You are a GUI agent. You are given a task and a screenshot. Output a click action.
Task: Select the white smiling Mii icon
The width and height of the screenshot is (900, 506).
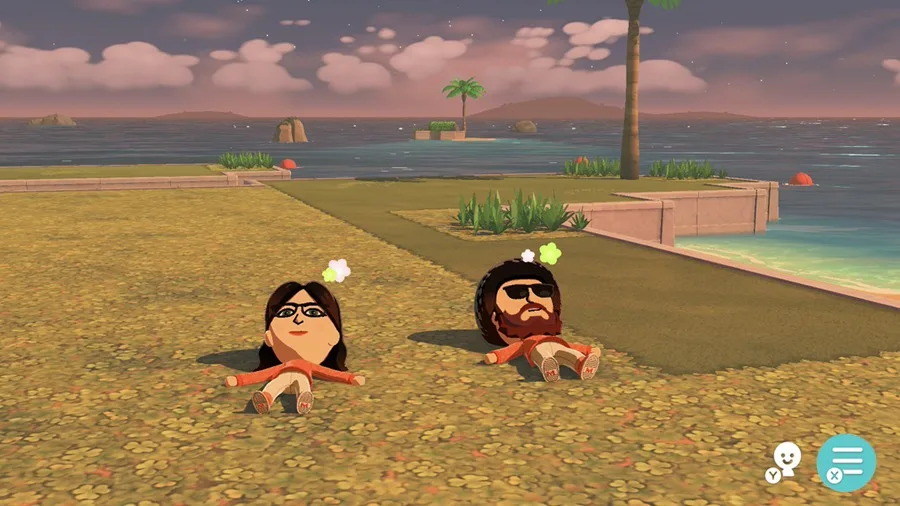pos(787,459)
